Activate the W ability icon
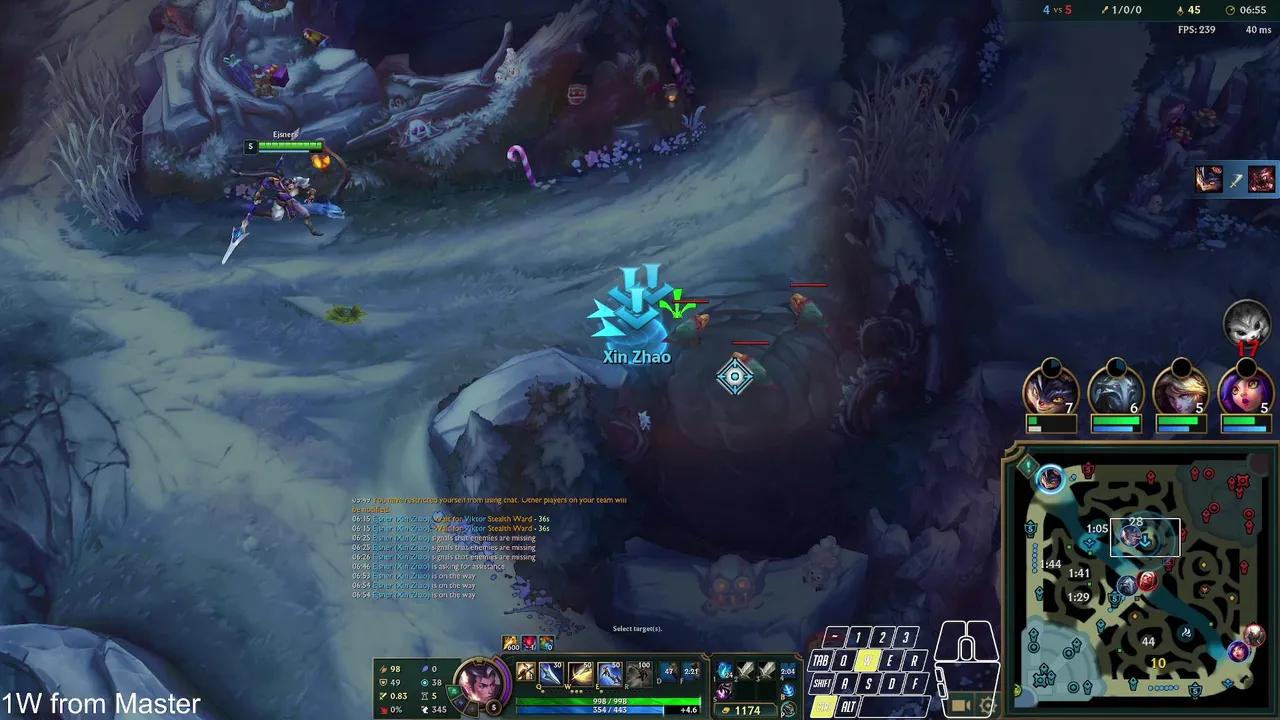Screen dimensions: 1280x720 click(x=578, y=674)
